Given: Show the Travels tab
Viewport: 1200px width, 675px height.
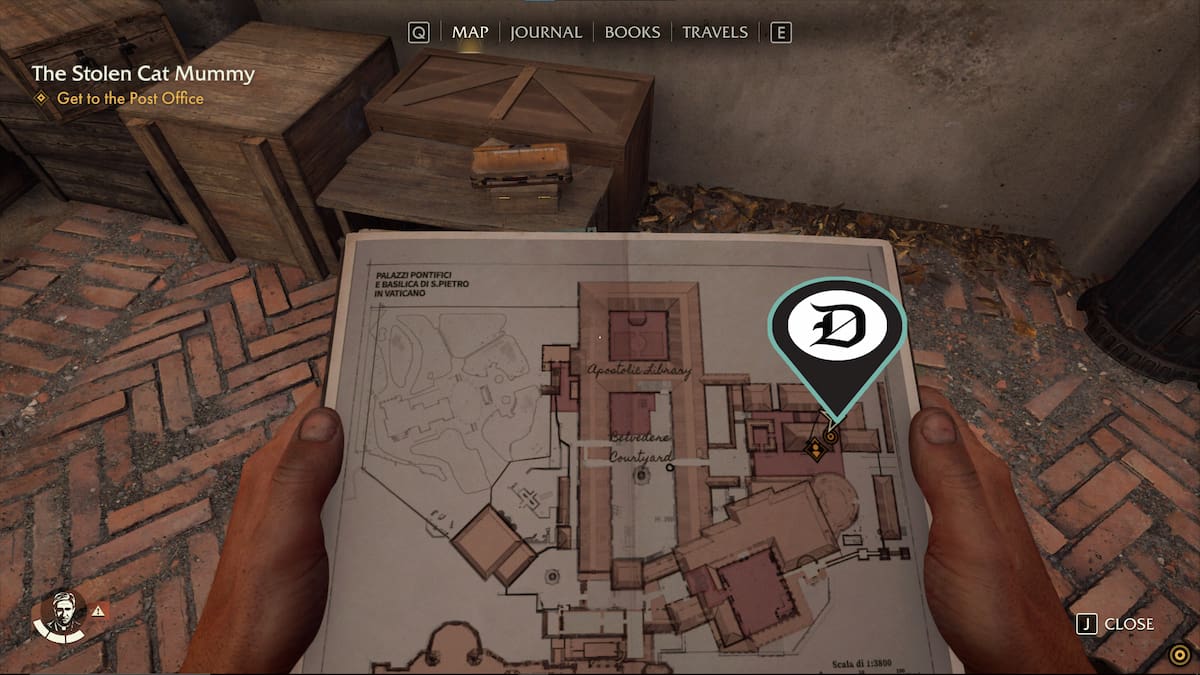Looking at the screenshot, I should pos(714,32).
